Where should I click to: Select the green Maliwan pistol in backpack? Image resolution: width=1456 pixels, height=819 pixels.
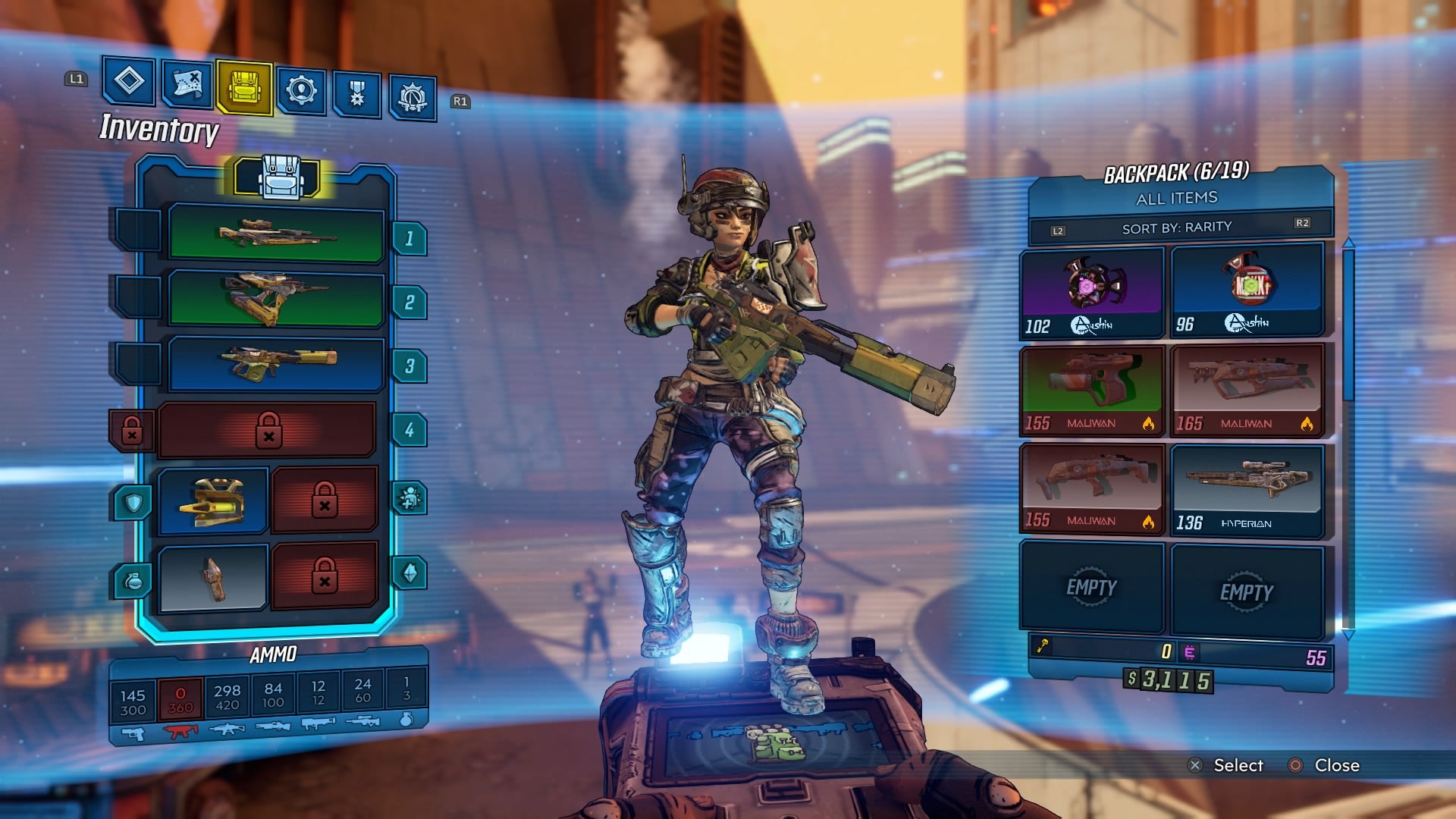pos(1091,390)
